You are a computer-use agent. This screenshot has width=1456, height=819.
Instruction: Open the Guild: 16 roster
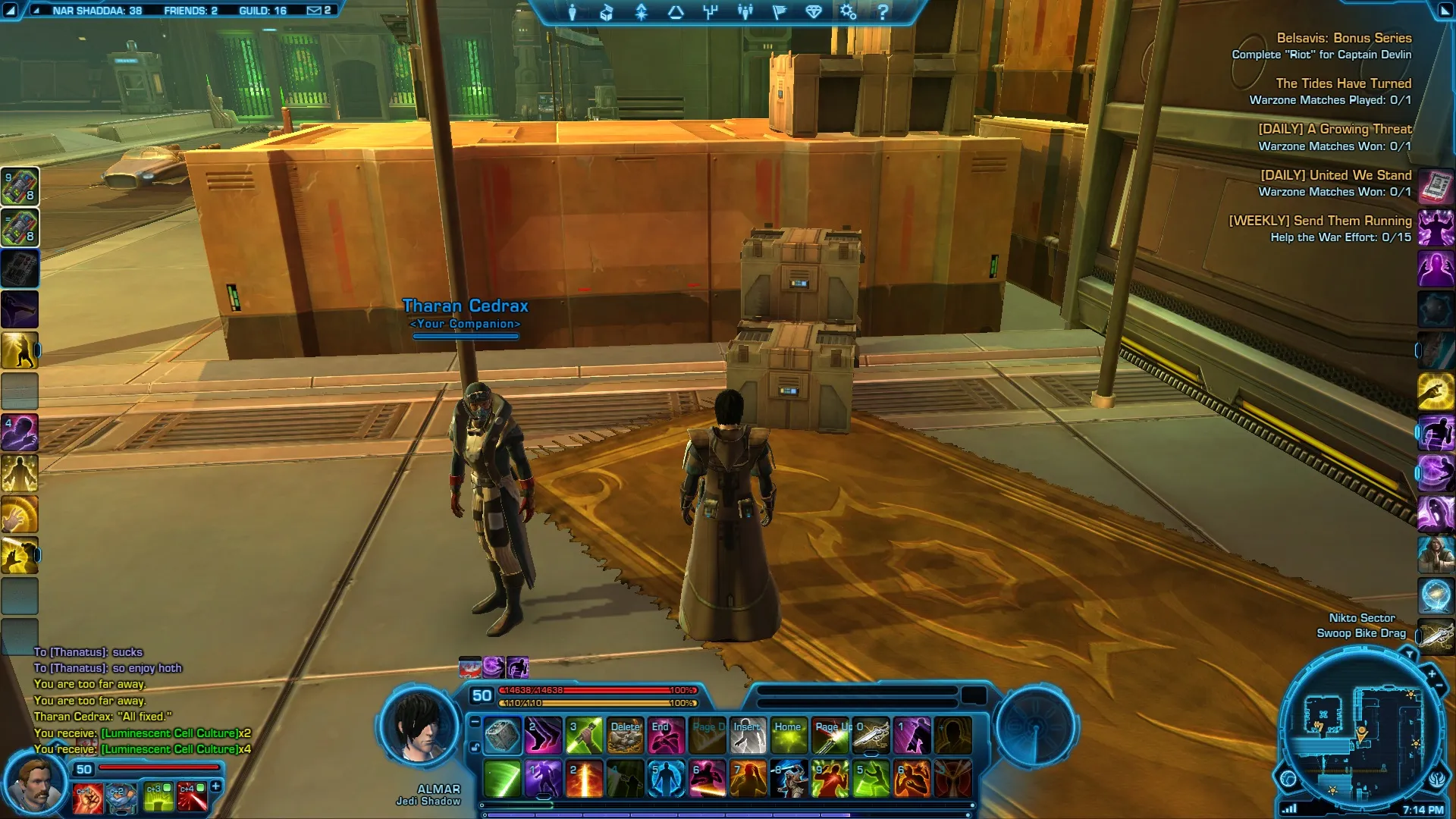click(262, 11)
